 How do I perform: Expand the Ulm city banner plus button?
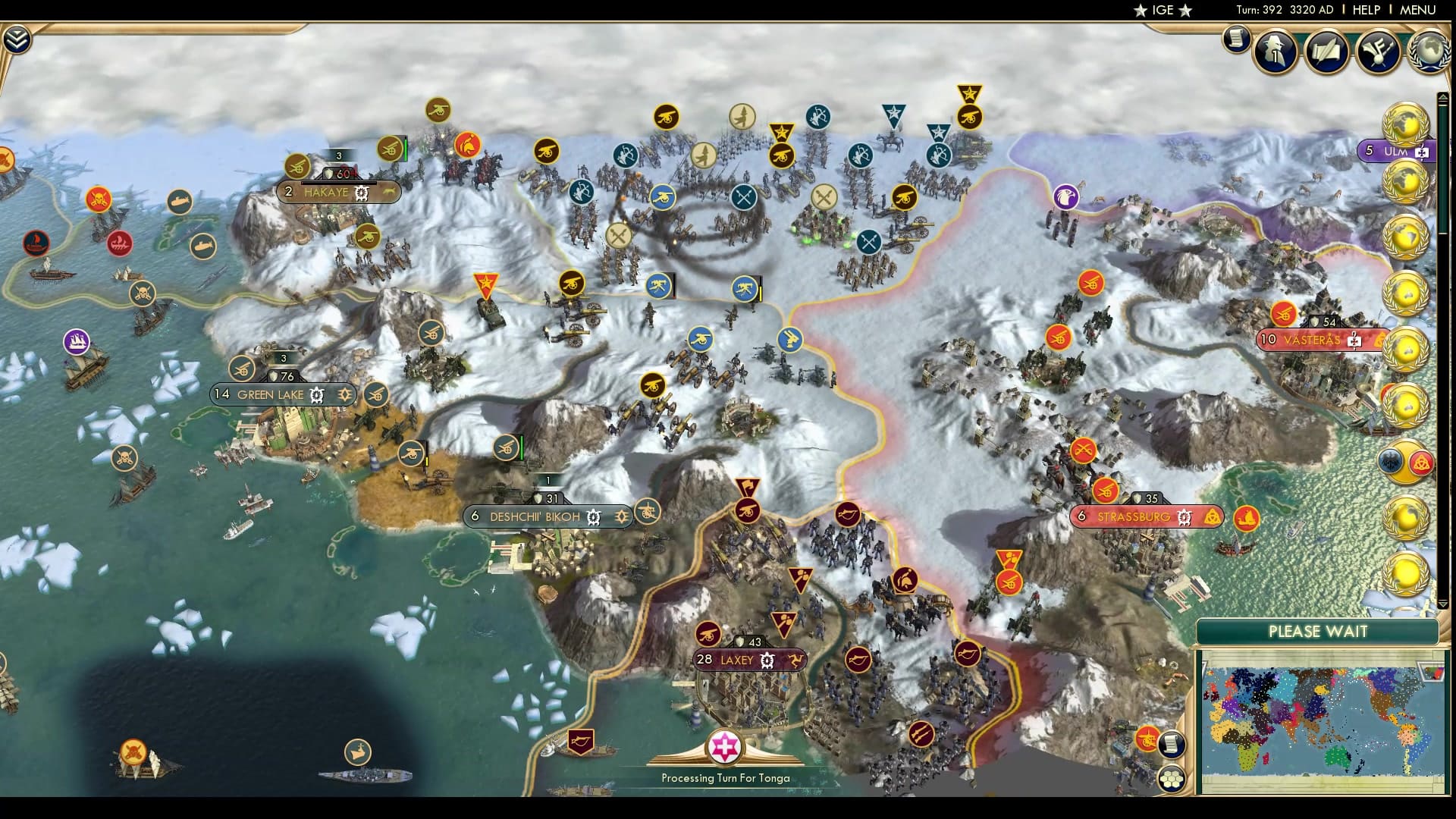(1422, 152)
